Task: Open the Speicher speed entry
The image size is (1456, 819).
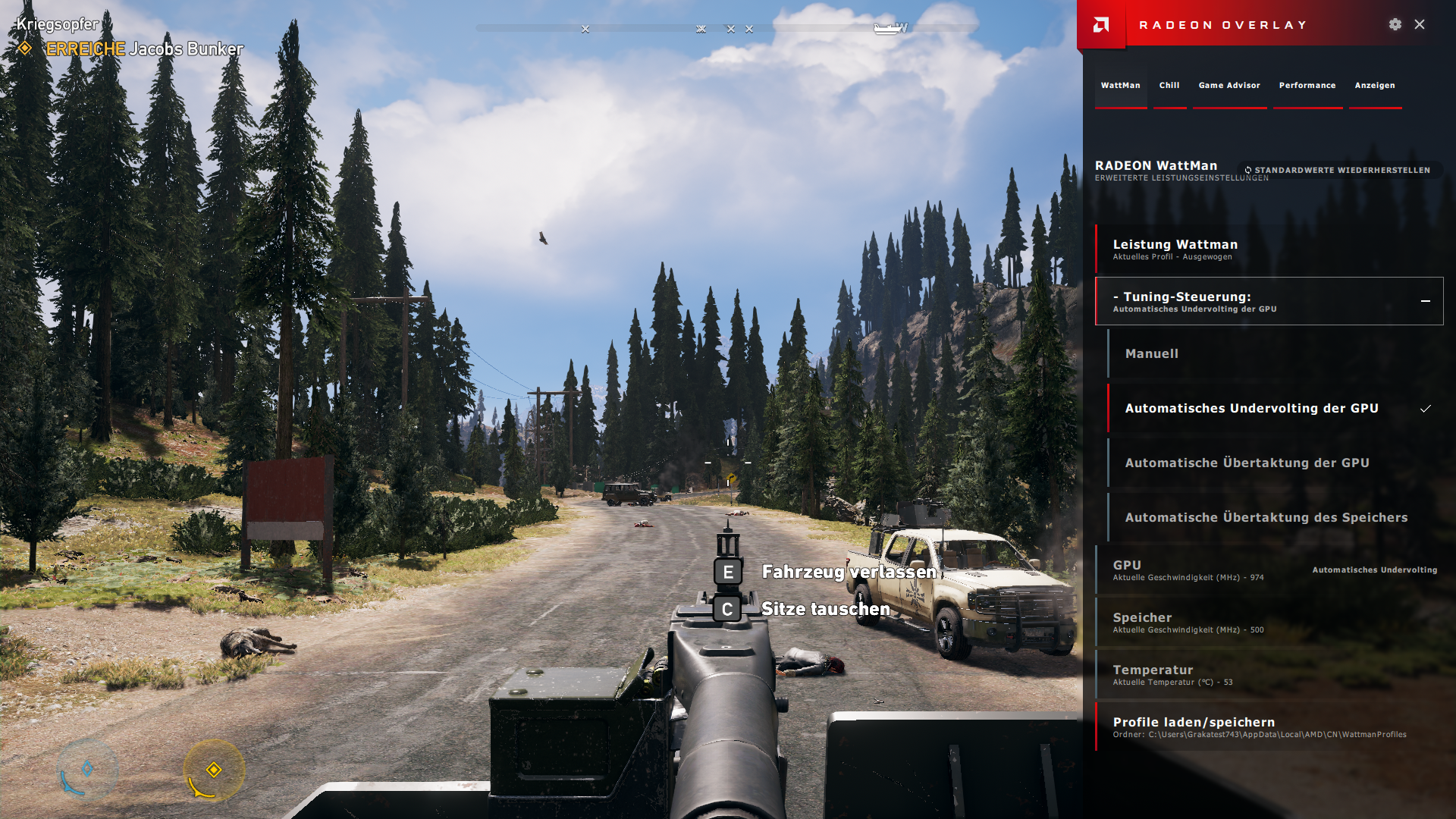Action: coord(1268,623)
